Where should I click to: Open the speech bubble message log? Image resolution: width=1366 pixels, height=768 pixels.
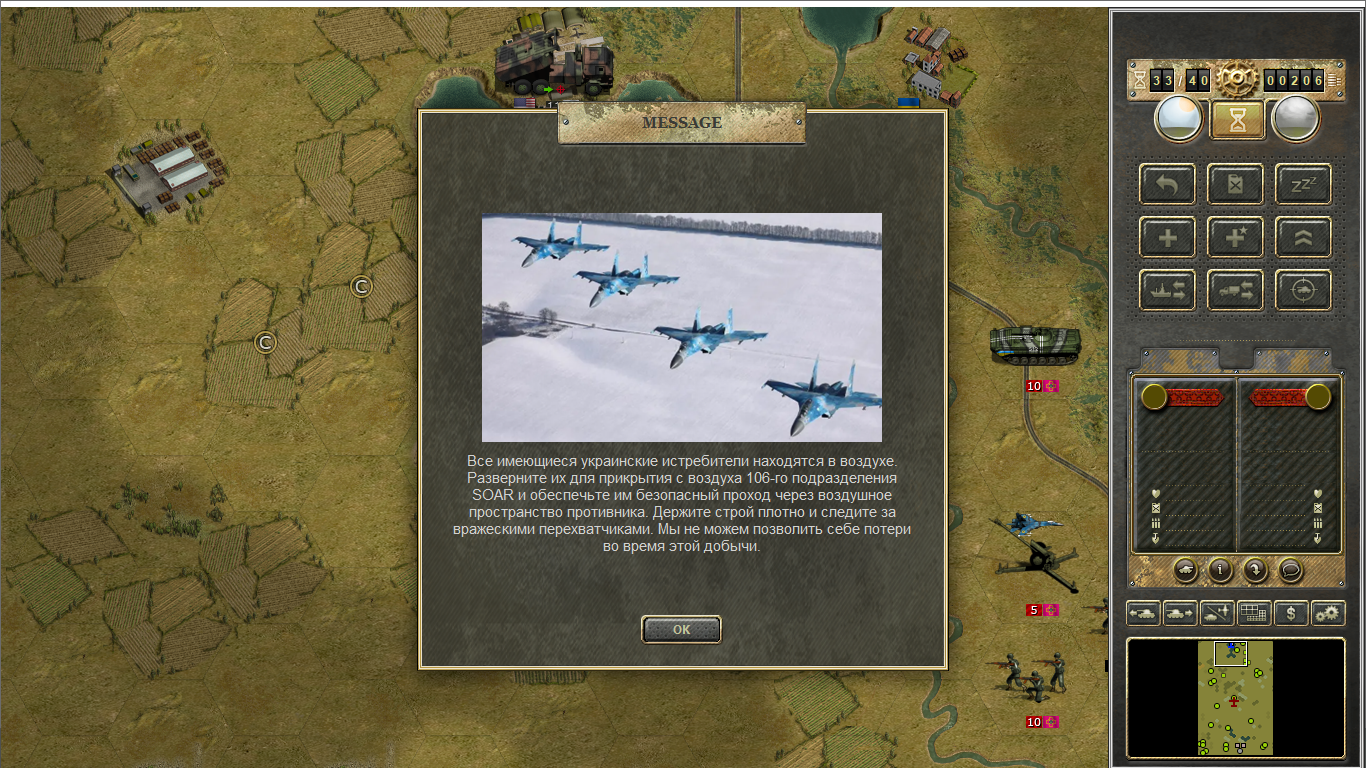point(1291,569)
